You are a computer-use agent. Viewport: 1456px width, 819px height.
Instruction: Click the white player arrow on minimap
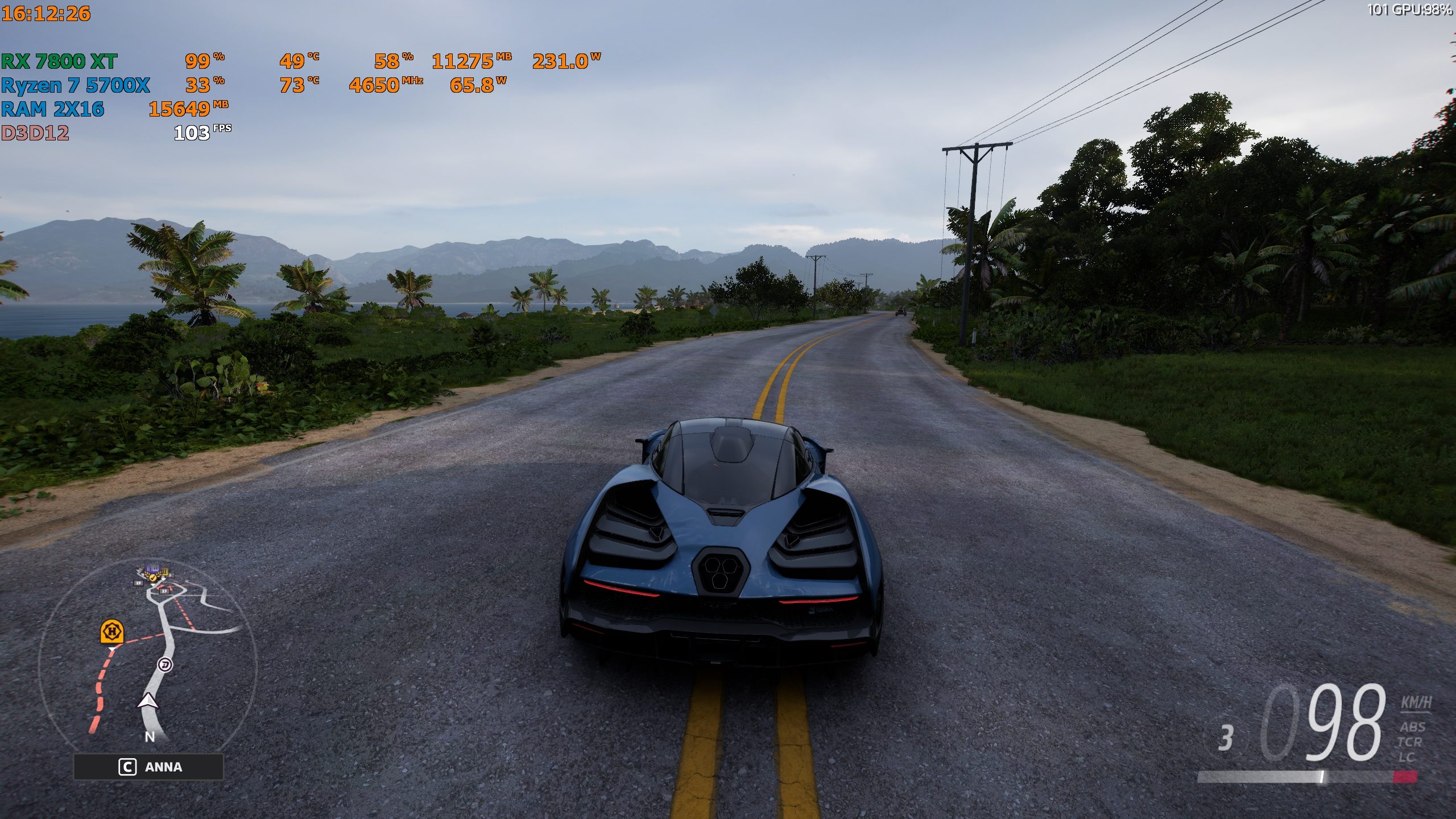click(148, 702)
